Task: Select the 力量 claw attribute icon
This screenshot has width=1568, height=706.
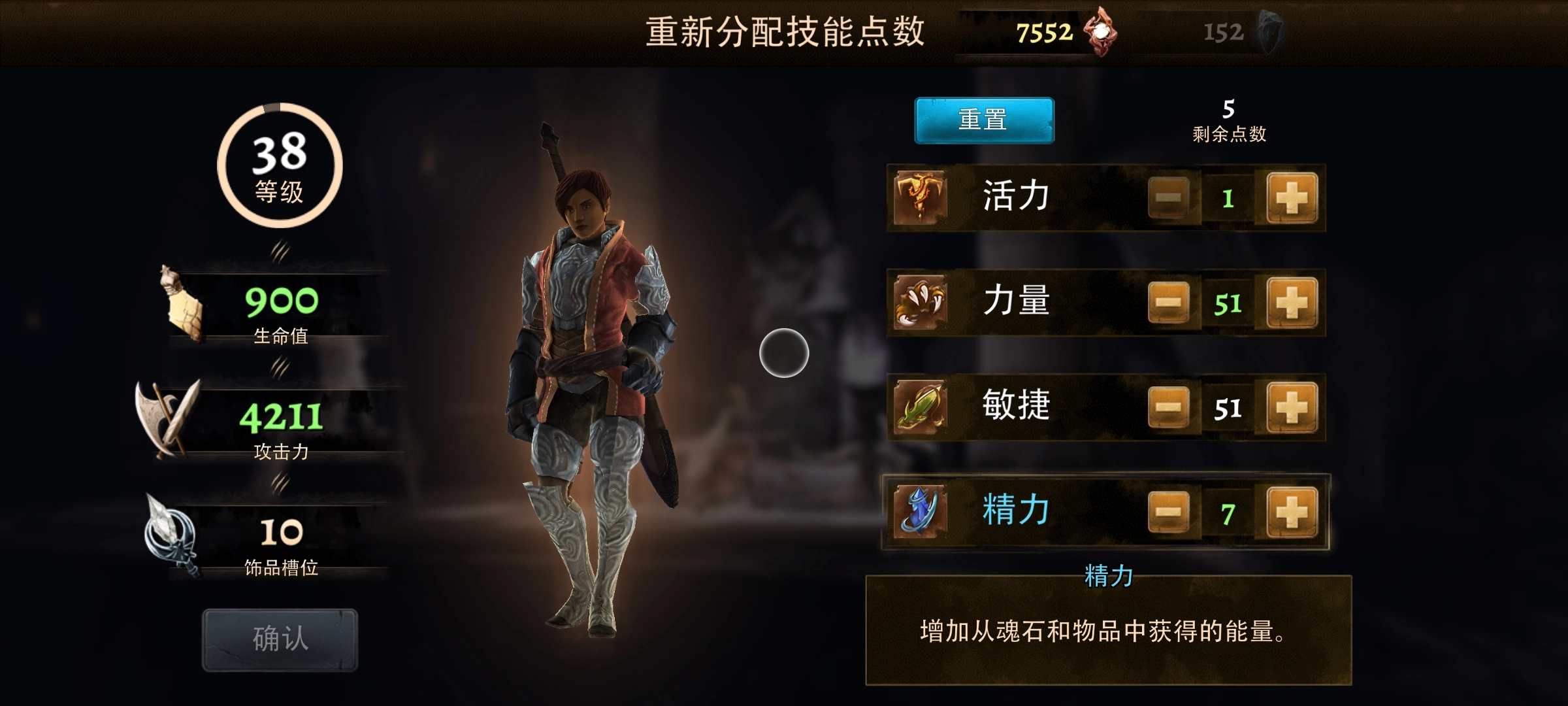Action: pos(920,301)
